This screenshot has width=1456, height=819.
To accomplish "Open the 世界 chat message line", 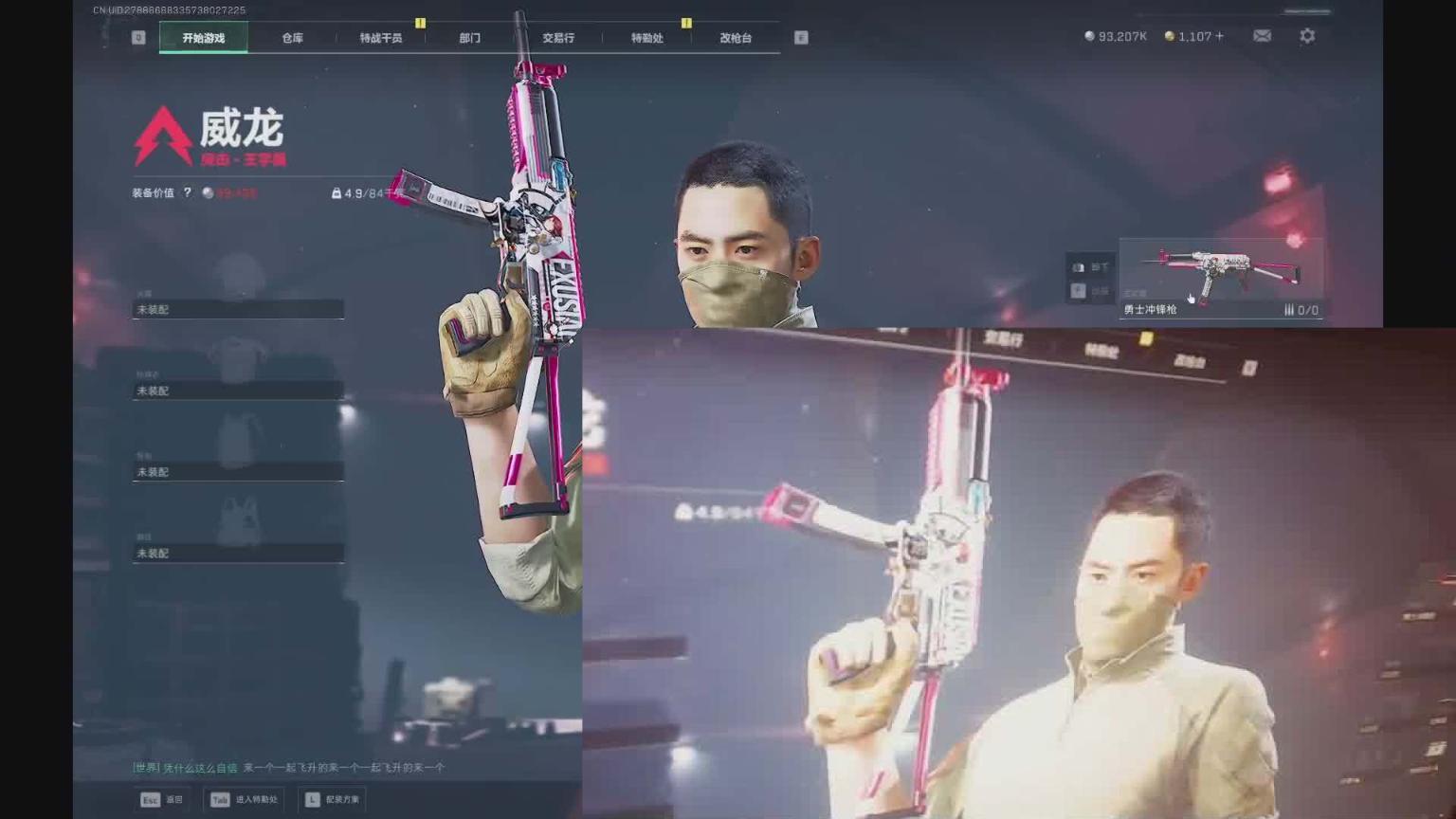I will click(288, 768).
